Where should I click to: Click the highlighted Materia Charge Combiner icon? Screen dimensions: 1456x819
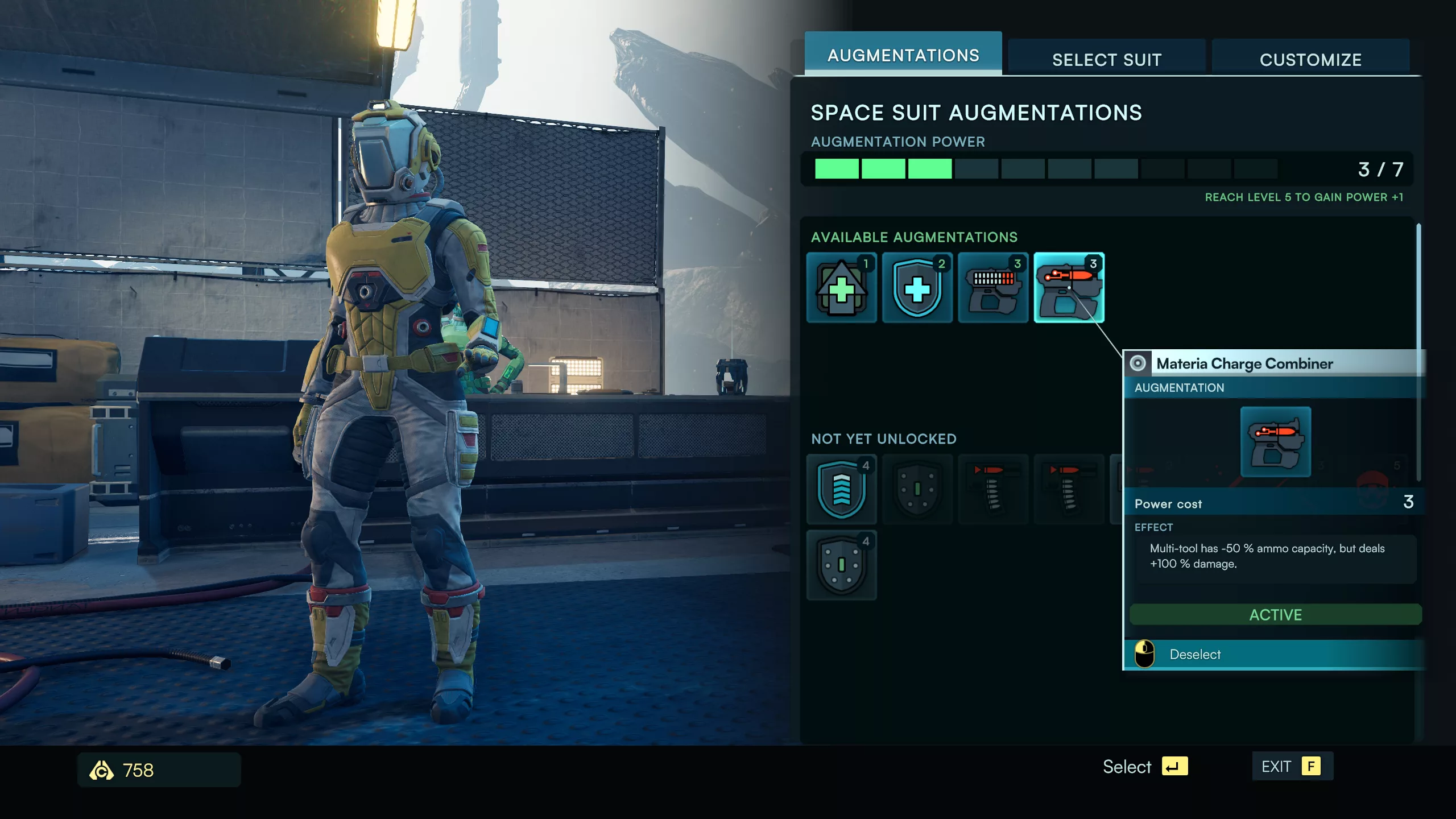[1069, 288]
